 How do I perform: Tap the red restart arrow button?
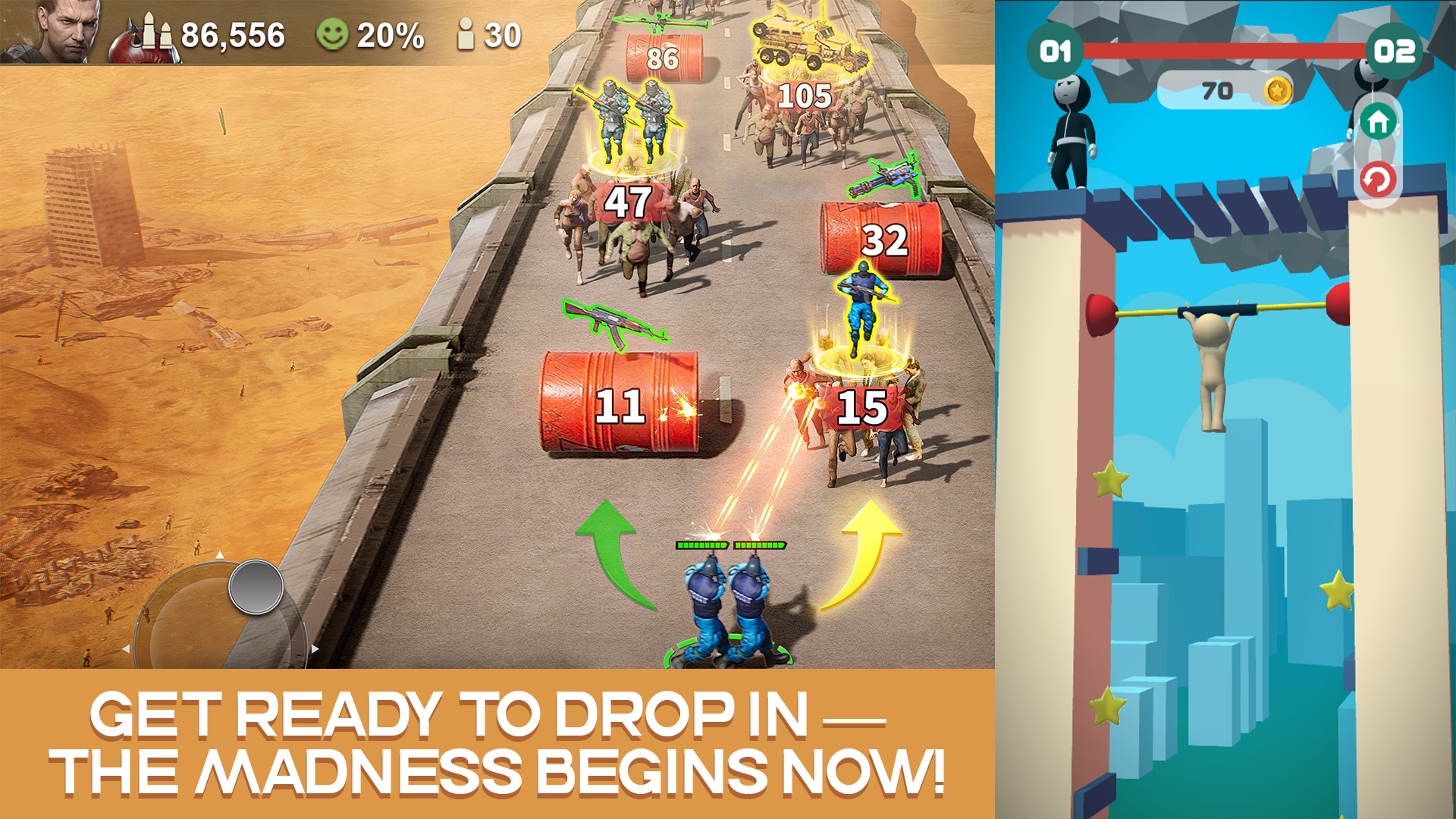(1378, 180)
